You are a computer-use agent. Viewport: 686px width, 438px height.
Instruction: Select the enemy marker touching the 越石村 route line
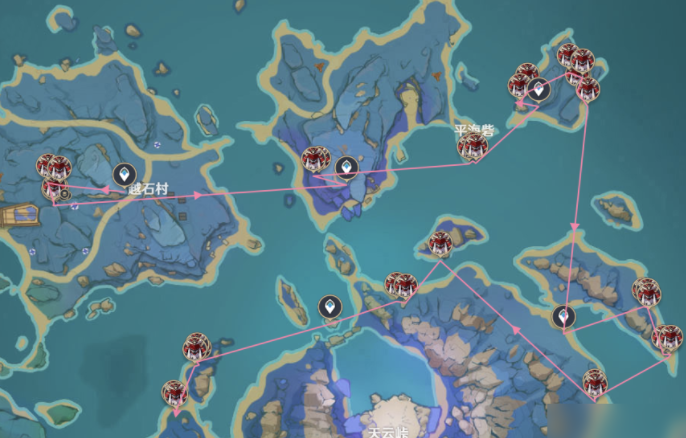53,188
